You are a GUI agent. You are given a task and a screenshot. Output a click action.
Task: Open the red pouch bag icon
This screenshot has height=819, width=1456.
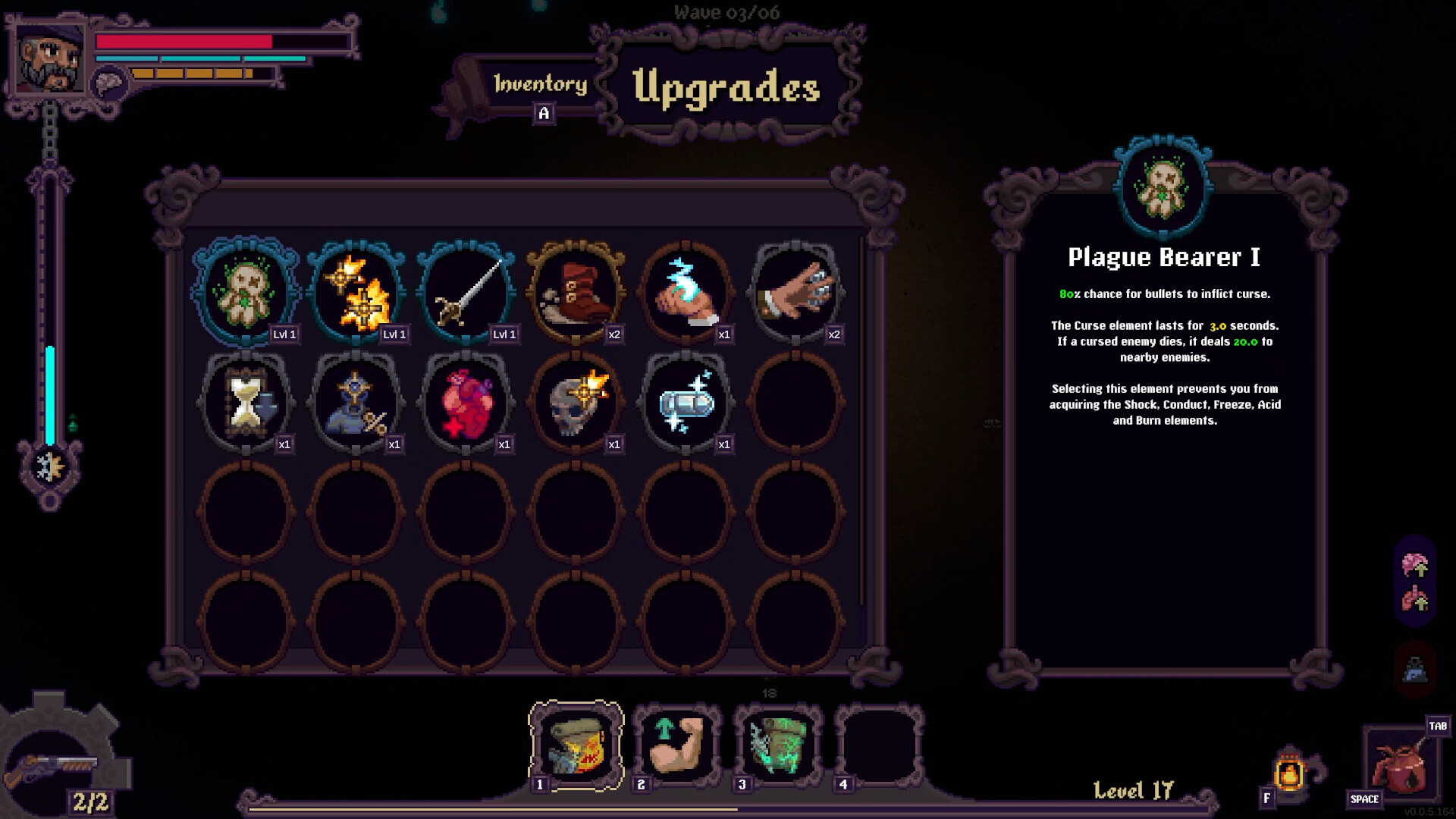click(1403, 766)
